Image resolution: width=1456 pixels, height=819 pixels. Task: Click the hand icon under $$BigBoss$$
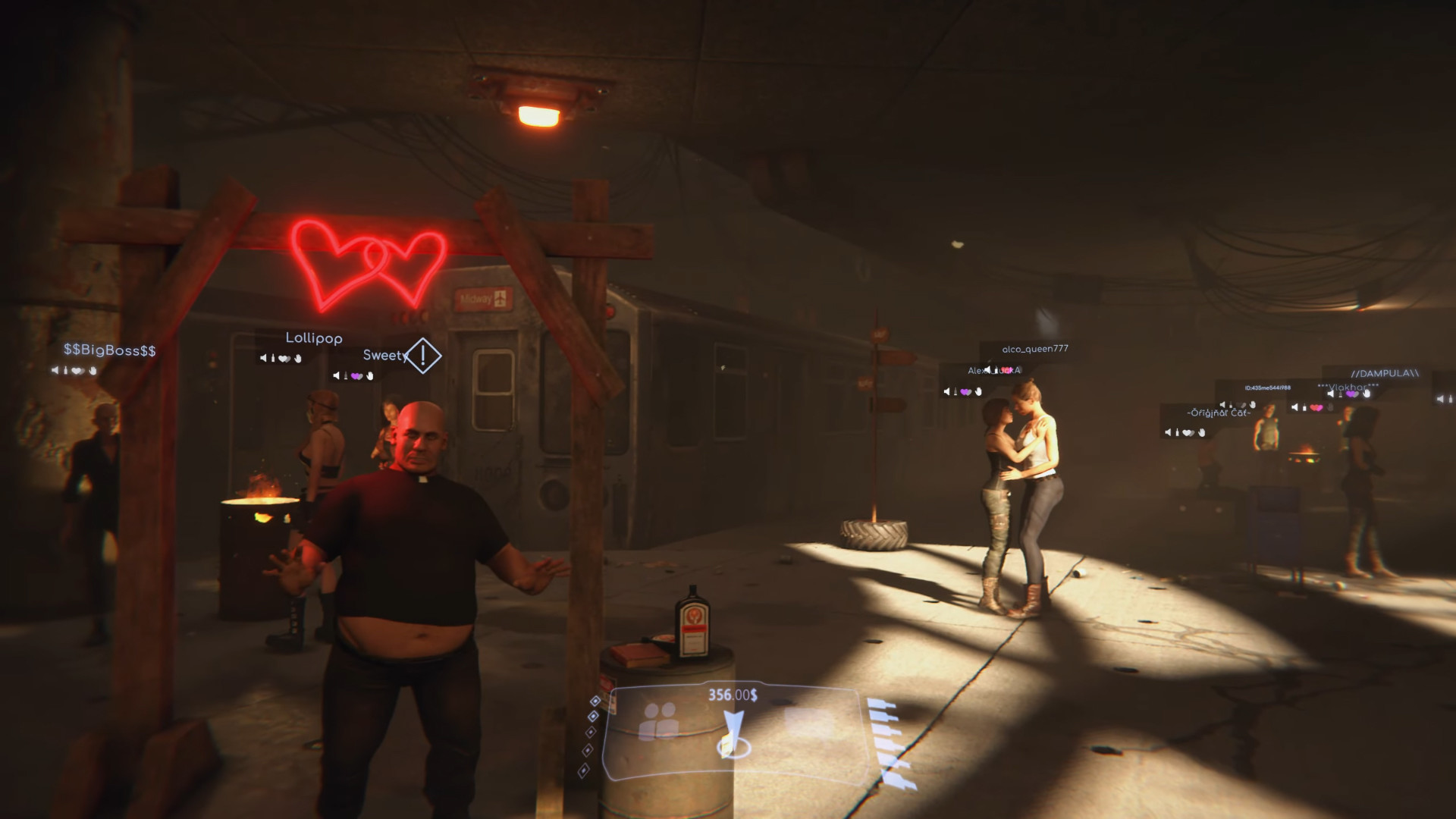coord(92,370)
